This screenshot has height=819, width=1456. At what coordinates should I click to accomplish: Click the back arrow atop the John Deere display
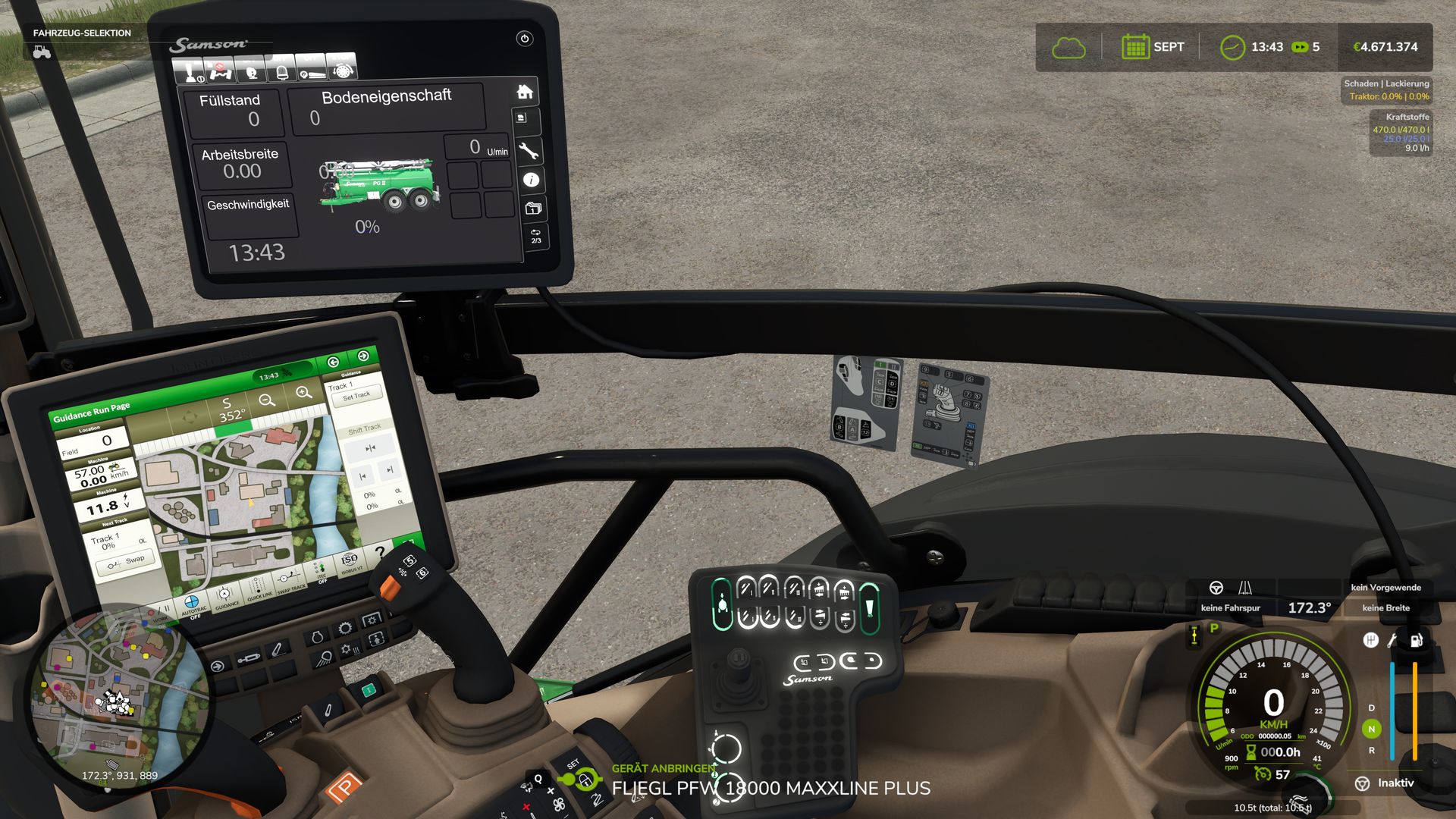tap(334, 362)
